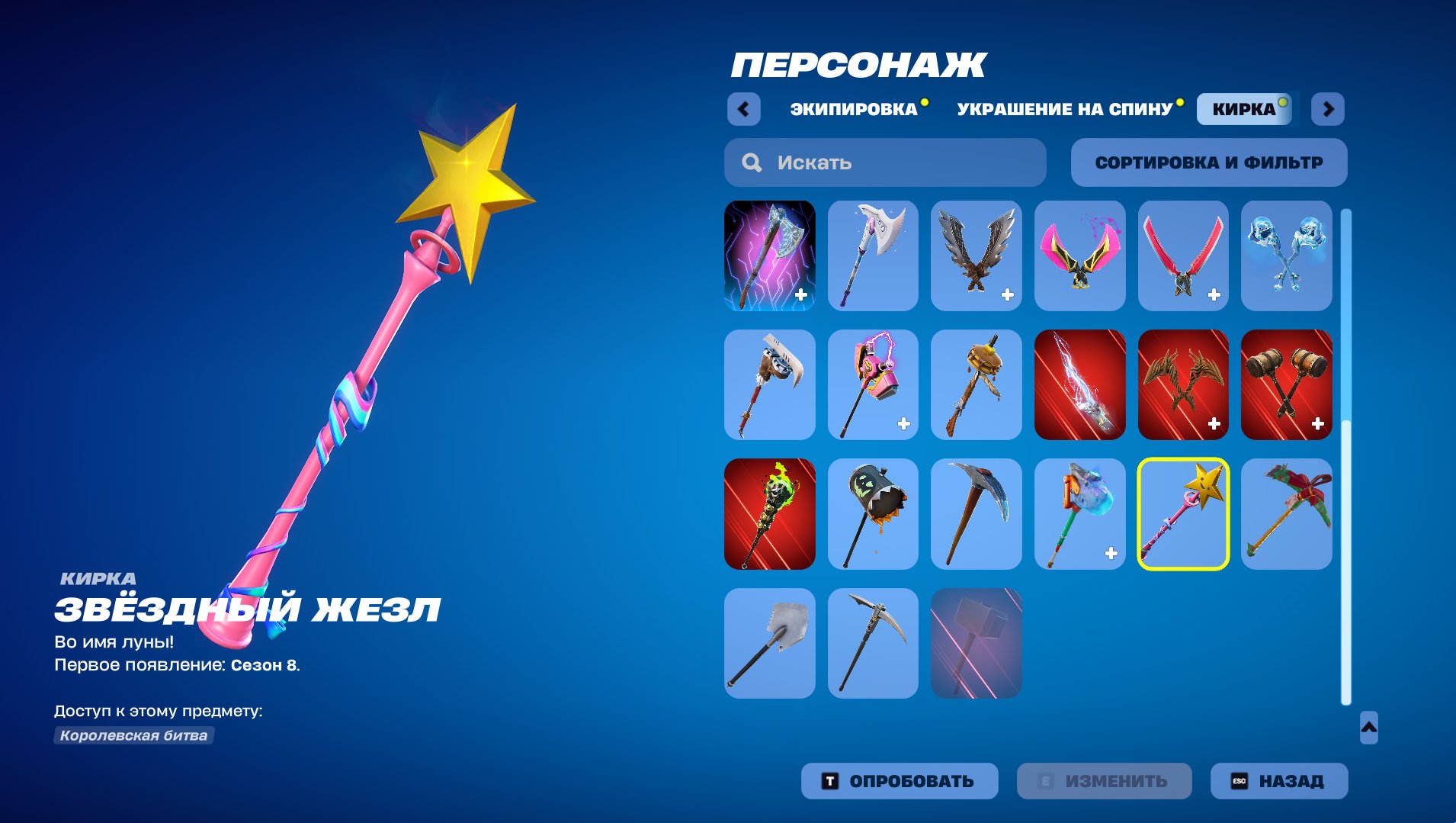This screenshot has height=823, width=1456.
Task: Click the left category navigation arrow
Action: [745, 108]
